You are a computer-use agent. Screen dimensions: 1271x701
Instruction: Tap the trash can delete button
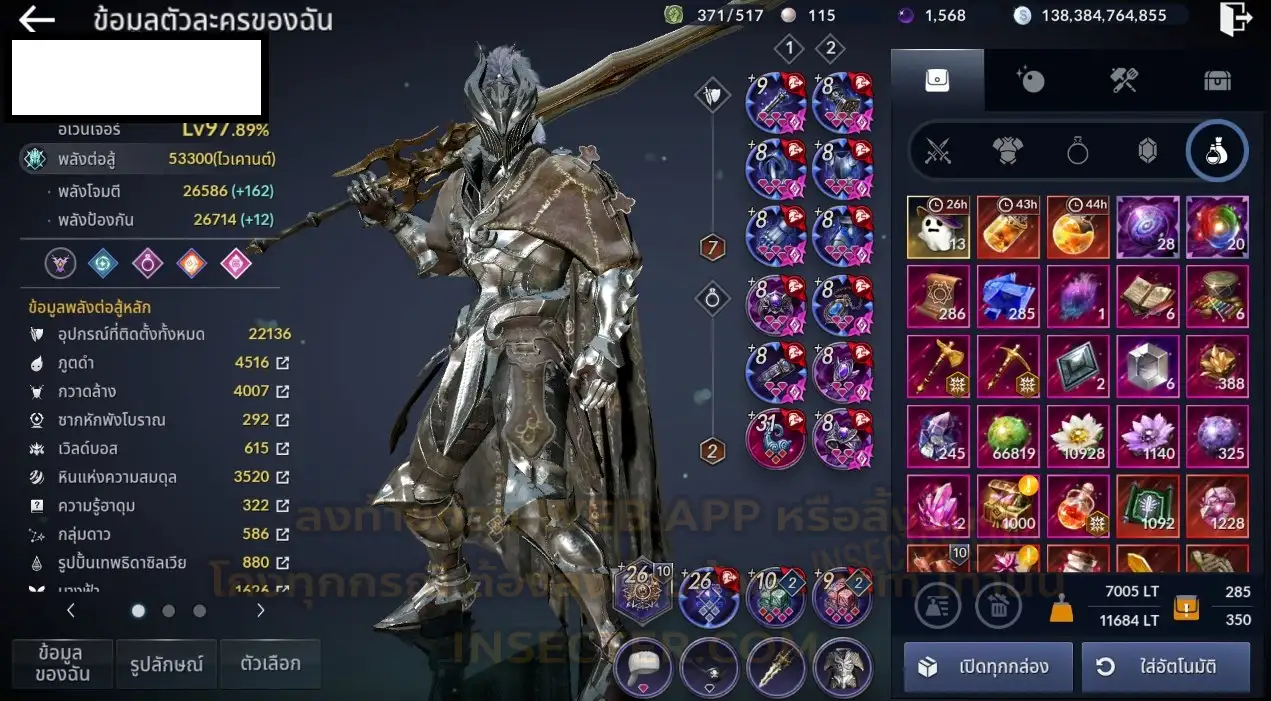coord(998,605)
